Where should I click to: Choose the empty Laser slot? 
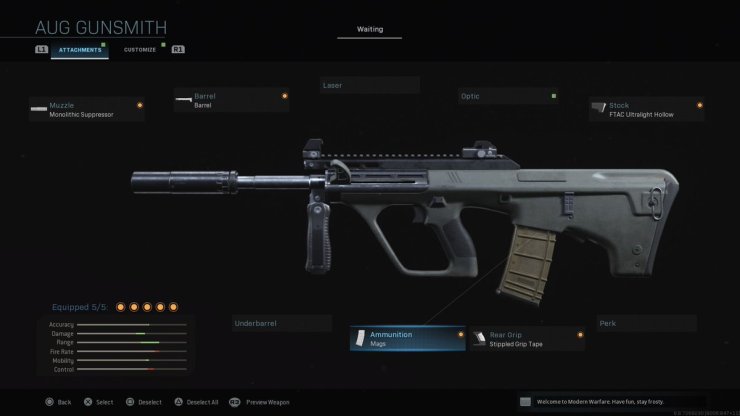pyautogui.click(x=369, y=86)
